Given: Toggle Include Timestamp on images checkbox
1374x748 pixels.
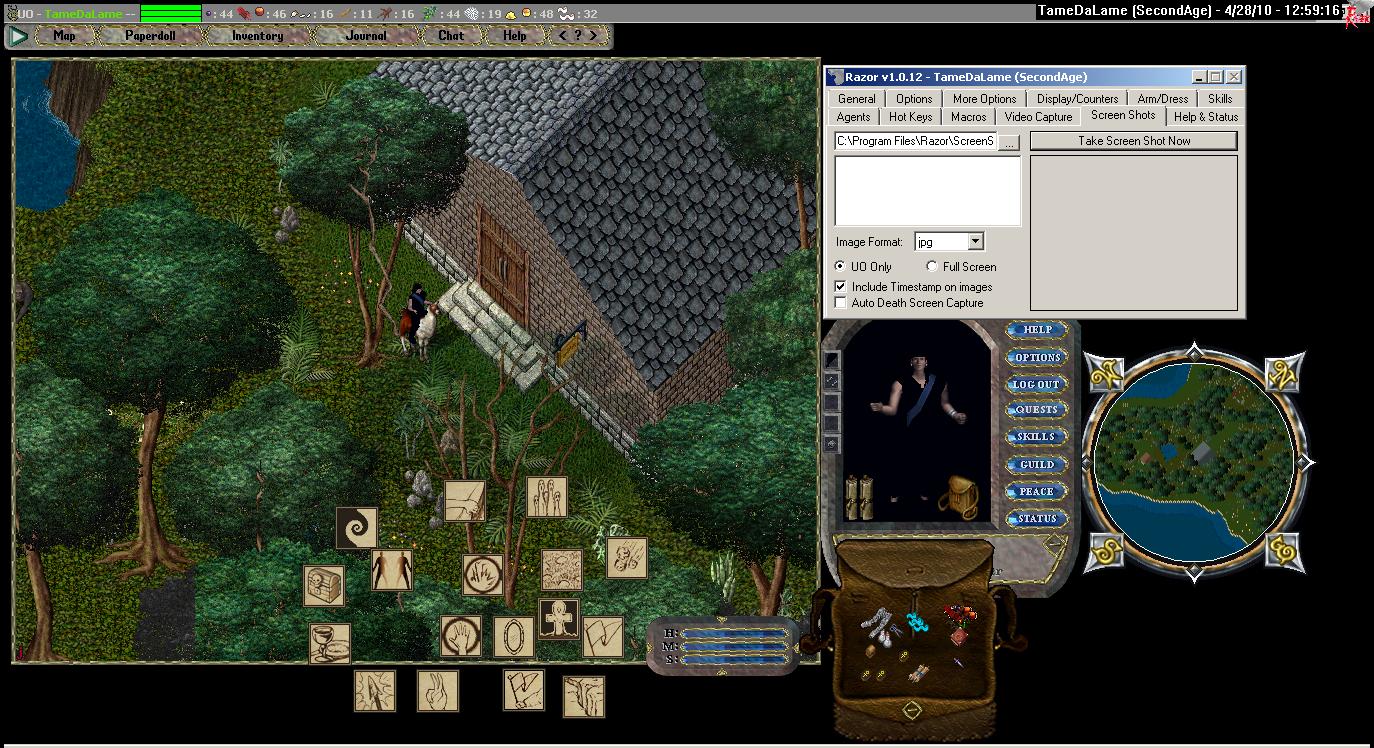Looking at the screenshot, I should pos(841,287).
